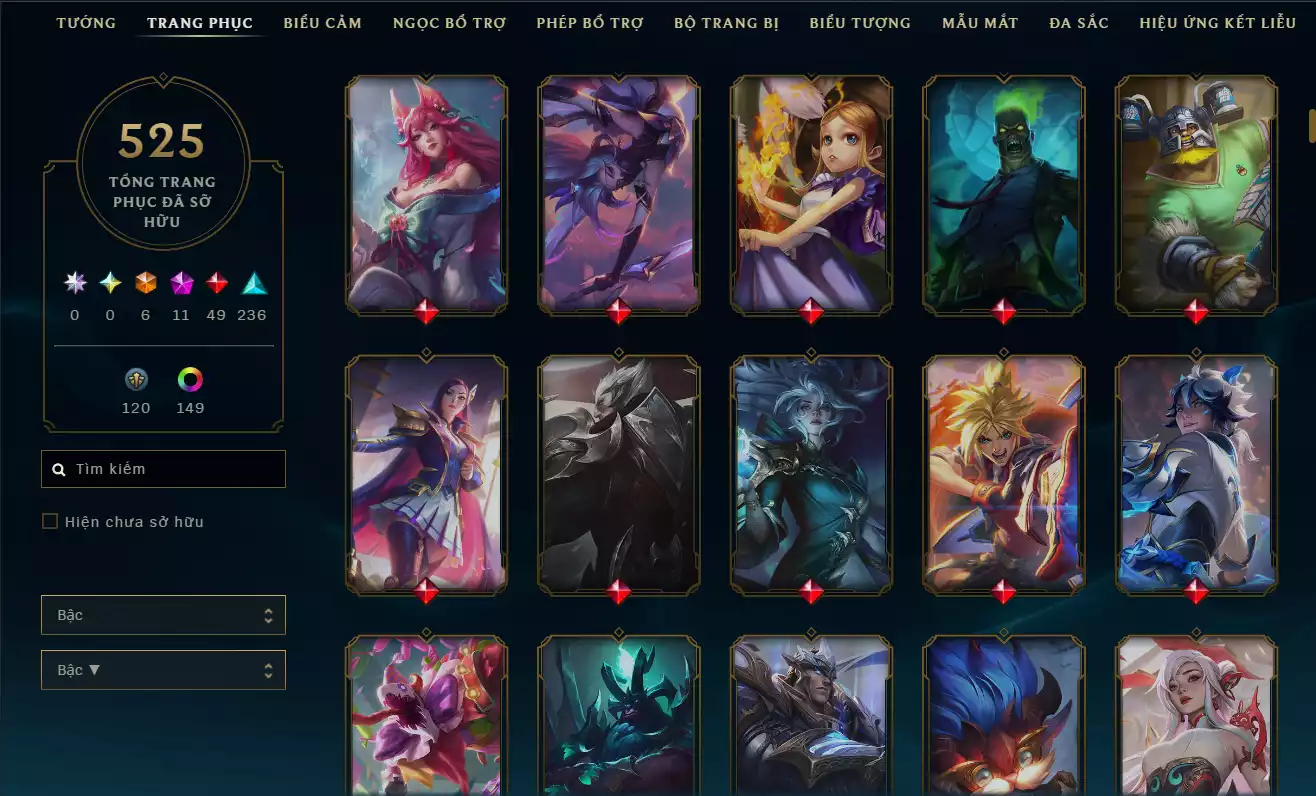Screen dimensions: 1316x796
Task: Switch to the TƯỚNG tab
Action: click(x=86, y=22)
